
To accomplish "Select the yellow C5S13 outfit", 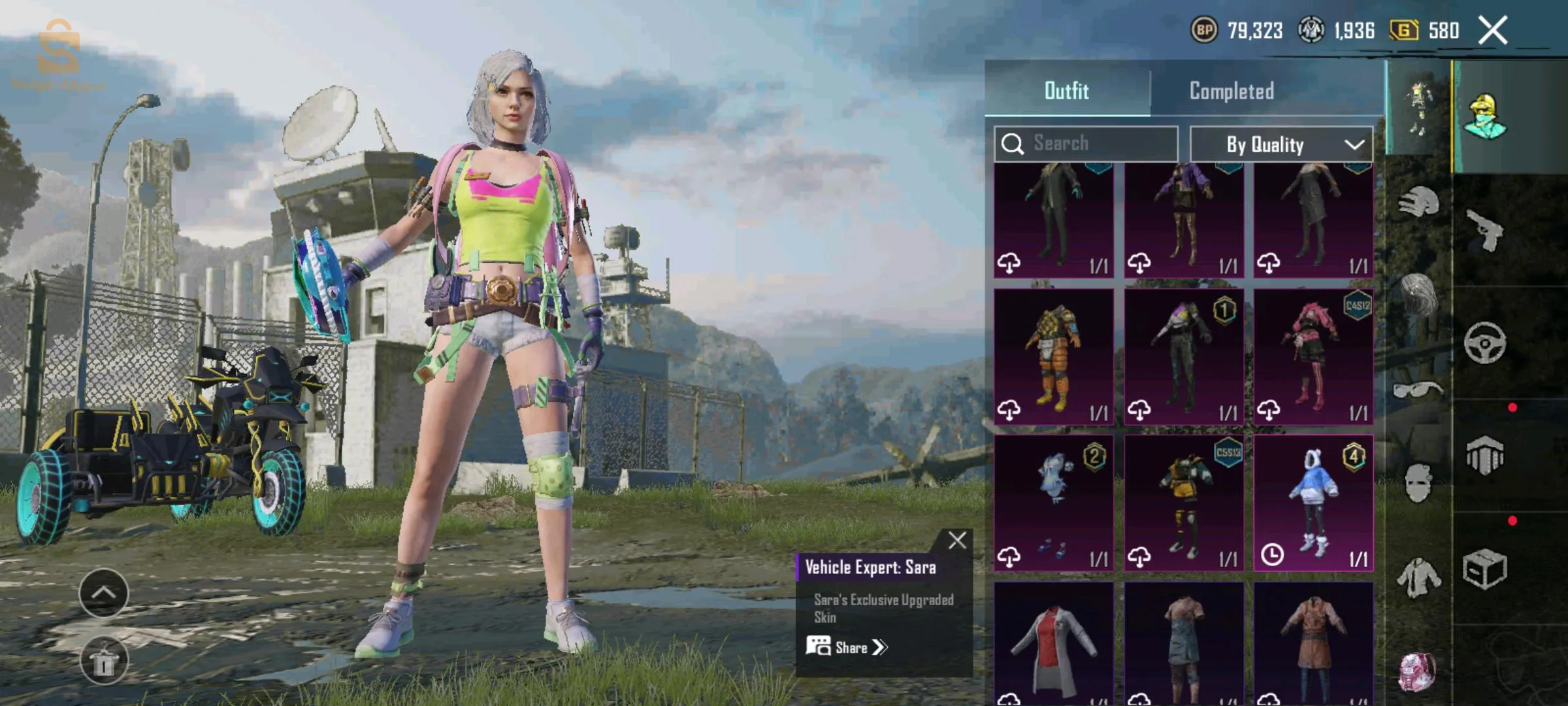I will 1183,503.
